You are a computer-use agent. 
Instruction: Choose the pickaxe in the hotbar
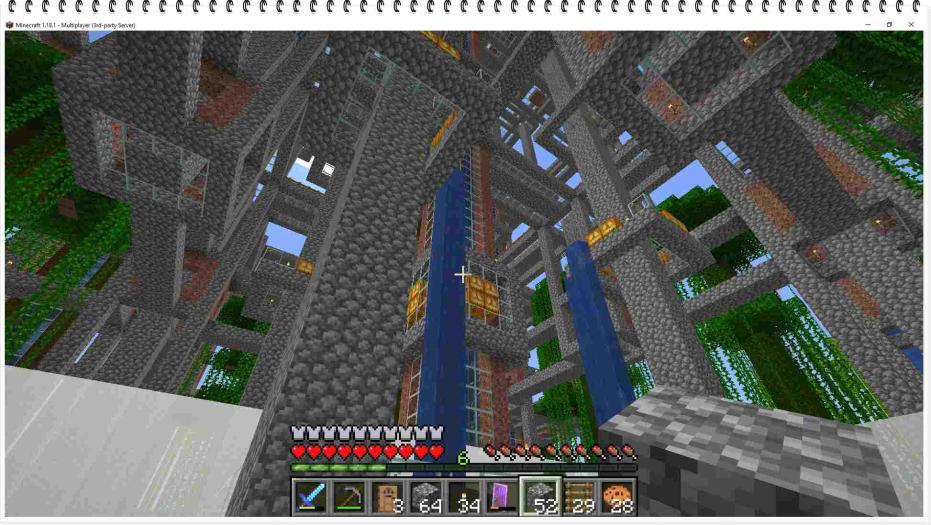[348, 497]
